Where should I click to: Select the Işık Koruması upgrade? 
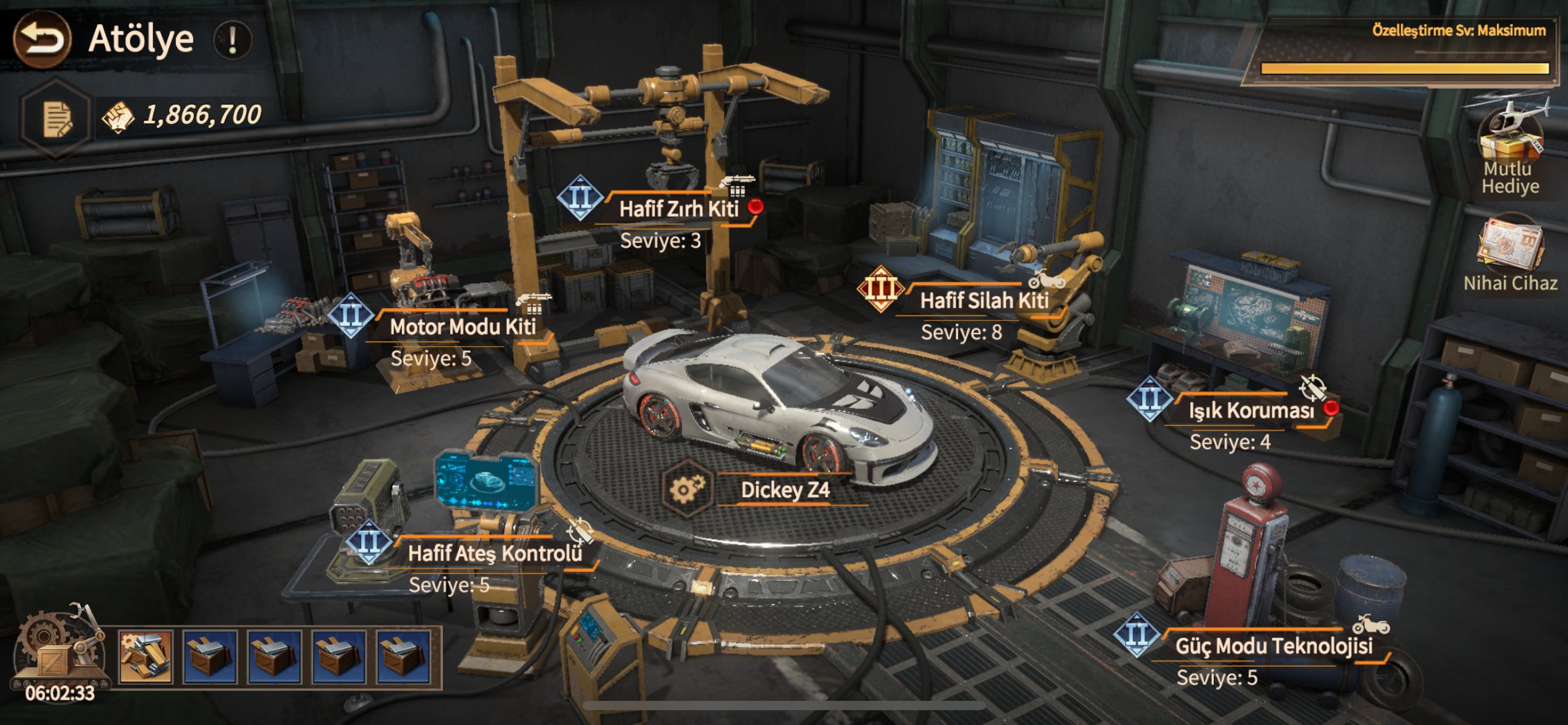(x=1251, y=410)
